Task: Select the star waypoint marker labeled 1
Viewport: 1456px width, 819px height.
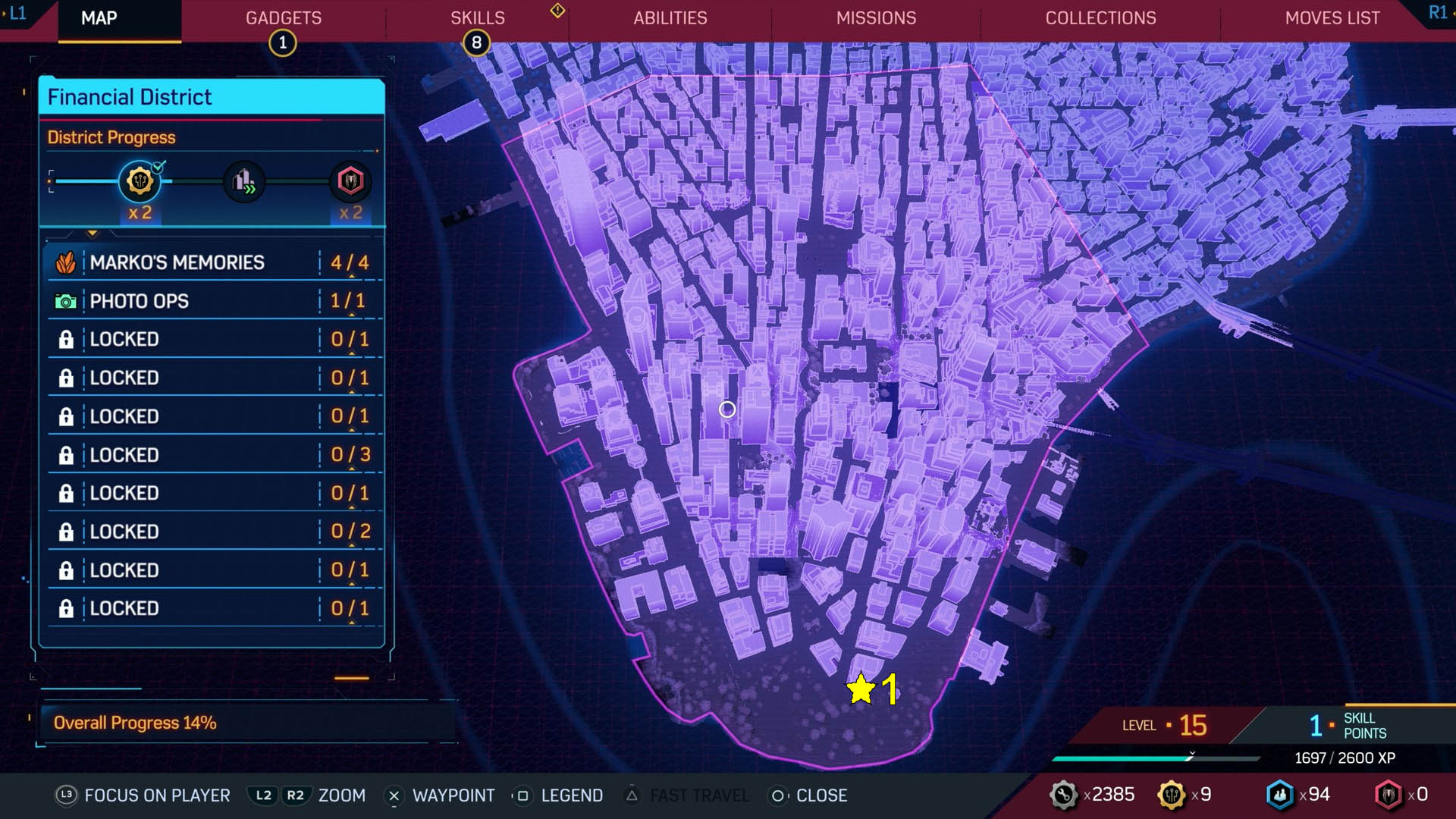Action: click(x=861, y=689)
